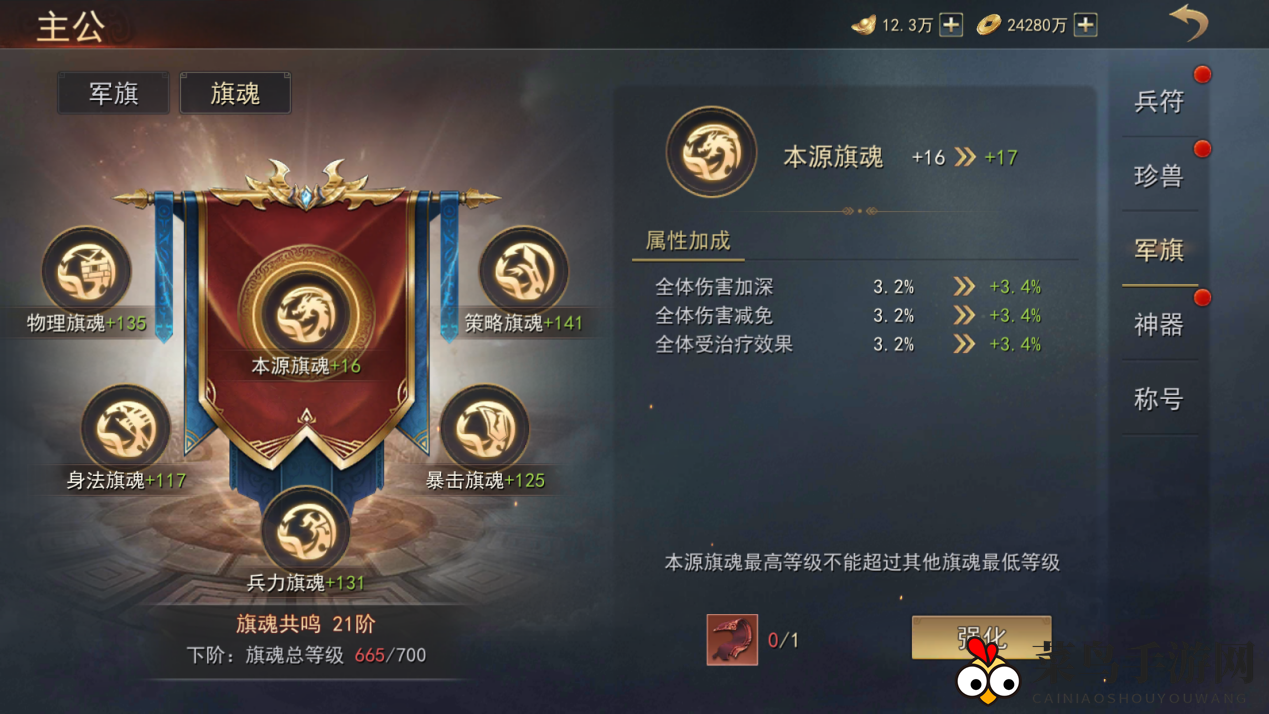Viewport: 1269px width, 714px height.
Task: Open the 神器 side menu
Action: click(1159, 325)
